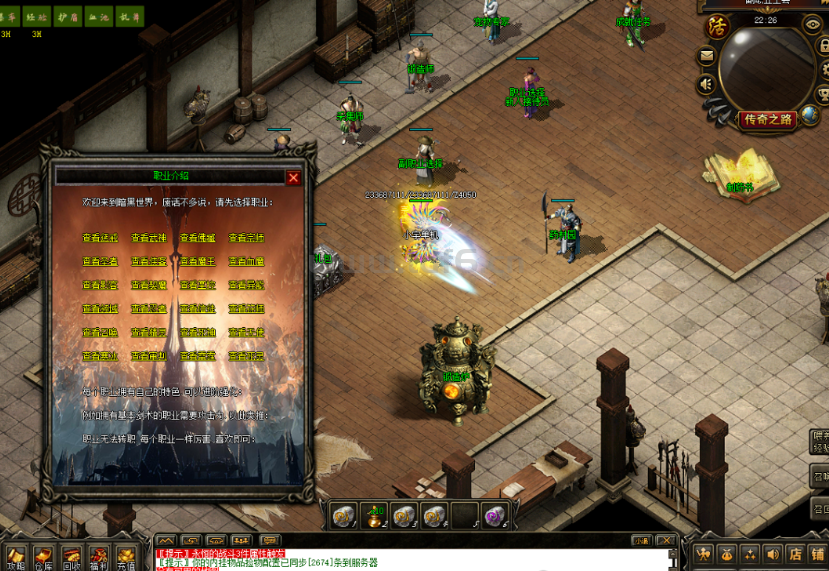Open the 店 shop button
829x571 pixels.
tap(794, 554)
